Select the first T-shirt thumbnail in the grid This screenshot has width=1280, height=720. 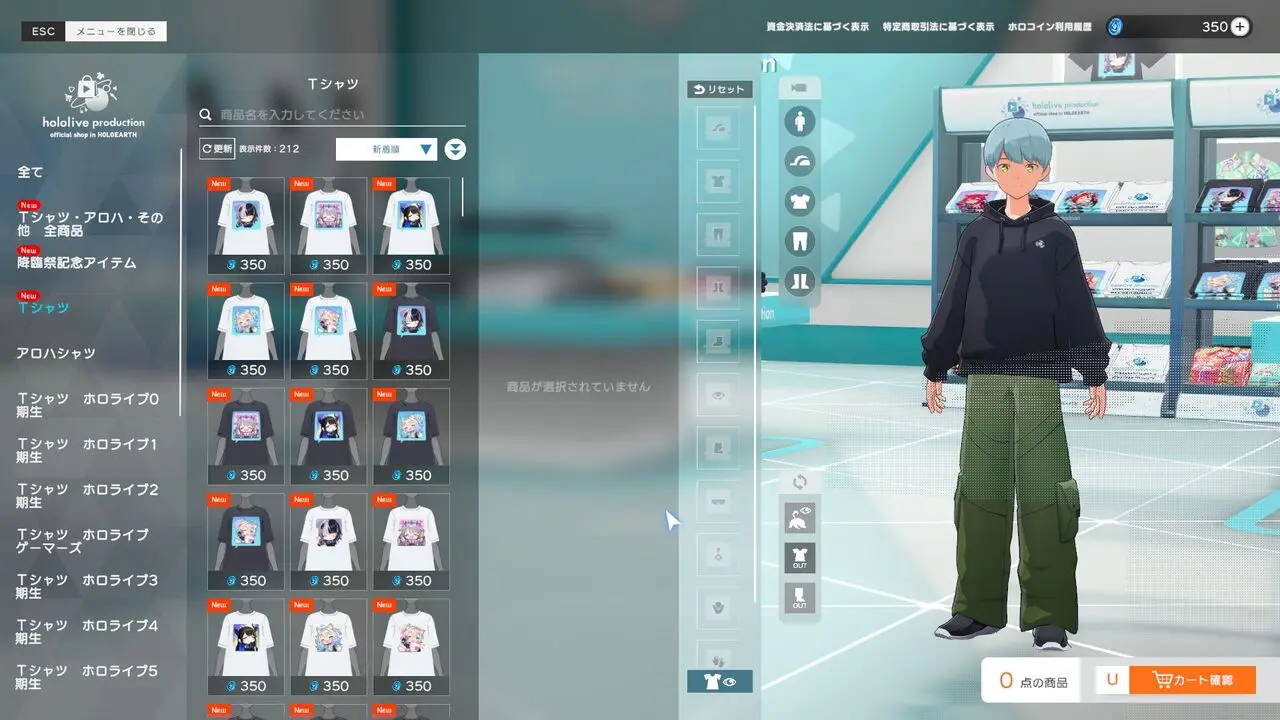246,226
